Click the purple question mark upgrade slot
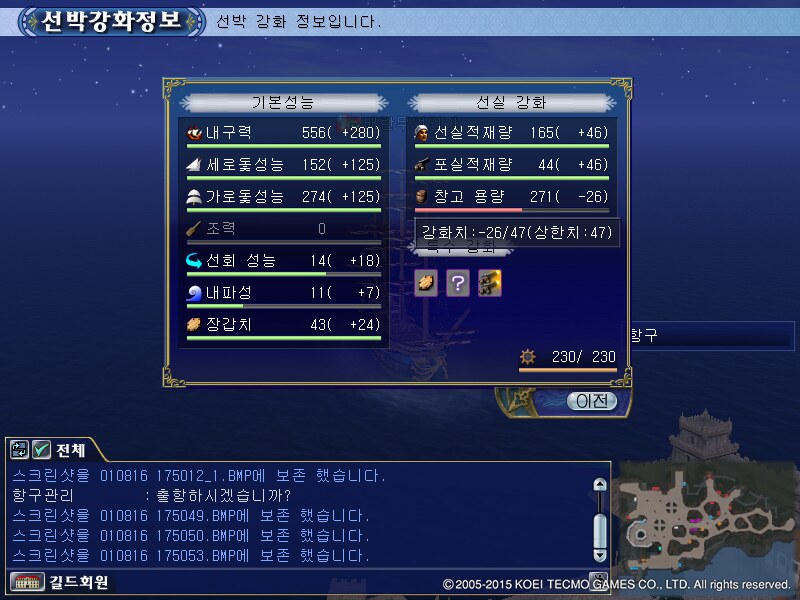The image size is (800, 600). point(457,283)
